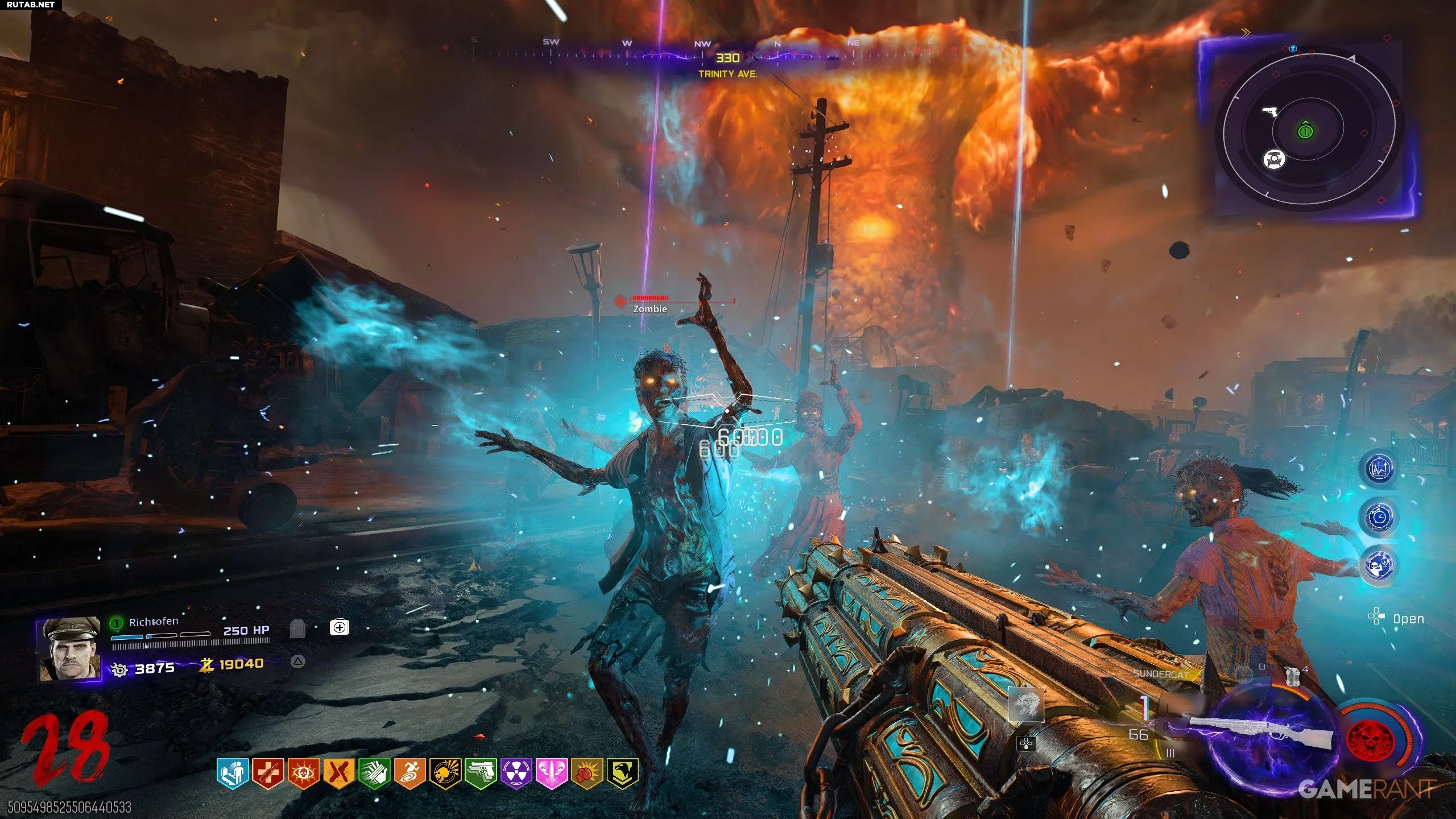Click the blue tombstone perk icon

(232, 773)
